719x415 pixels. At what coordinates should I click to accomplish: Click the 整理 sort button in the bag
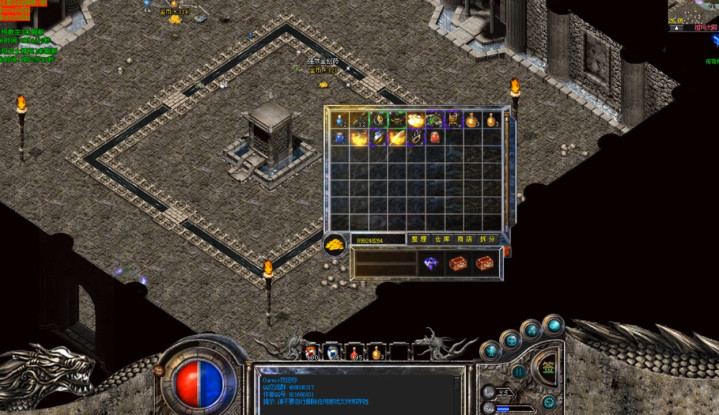tap(418, 240)
